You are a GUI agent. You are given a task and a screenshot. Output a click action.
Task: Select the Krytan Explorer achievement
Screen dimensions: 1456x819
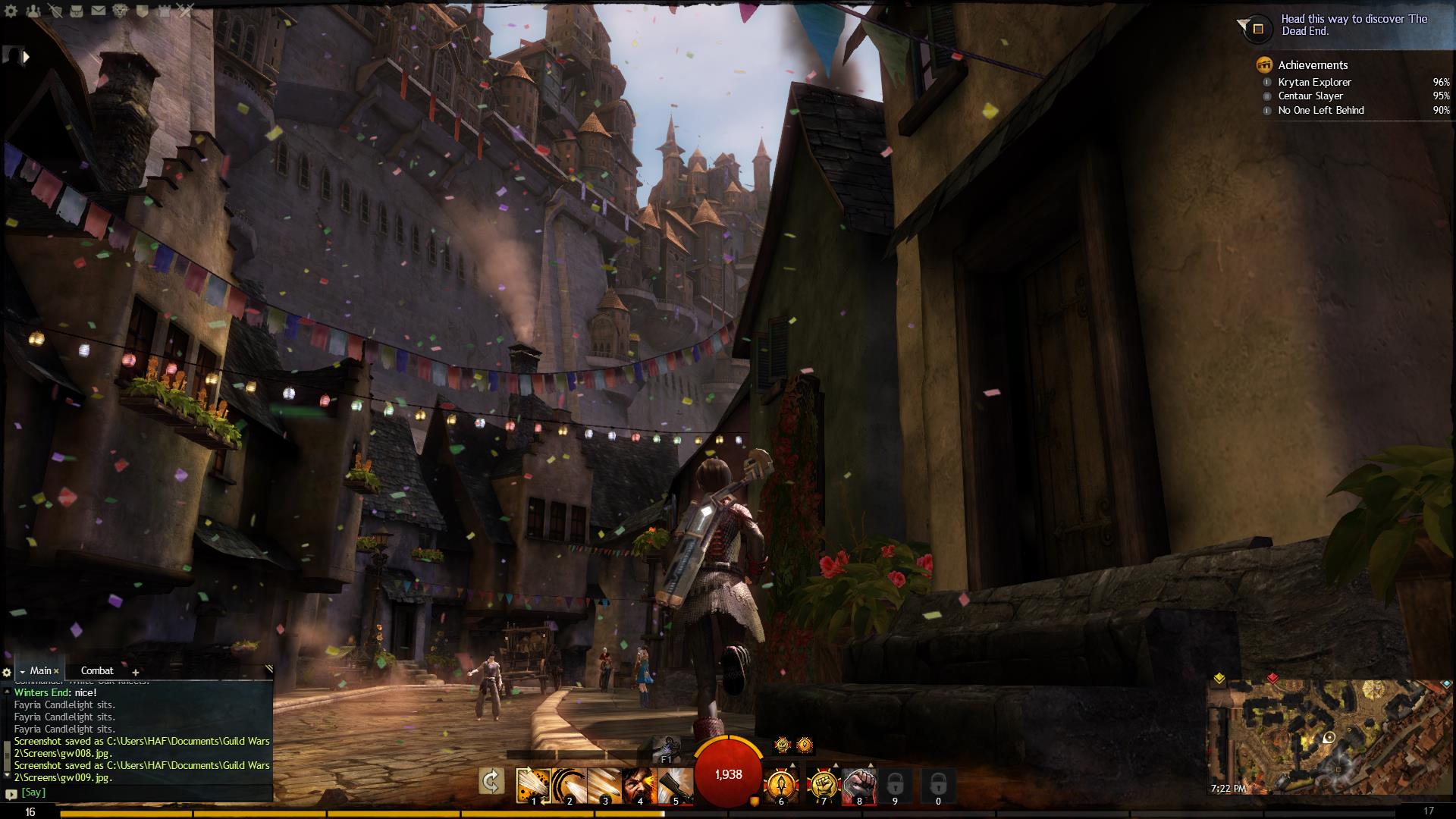1314,82
